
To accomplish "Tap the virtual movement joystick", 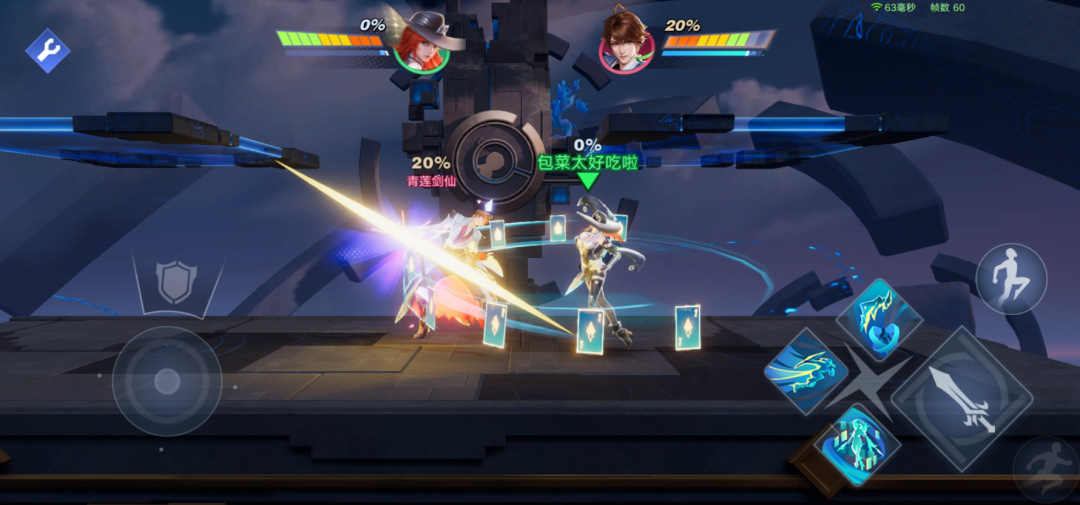I will coord(167,381).
